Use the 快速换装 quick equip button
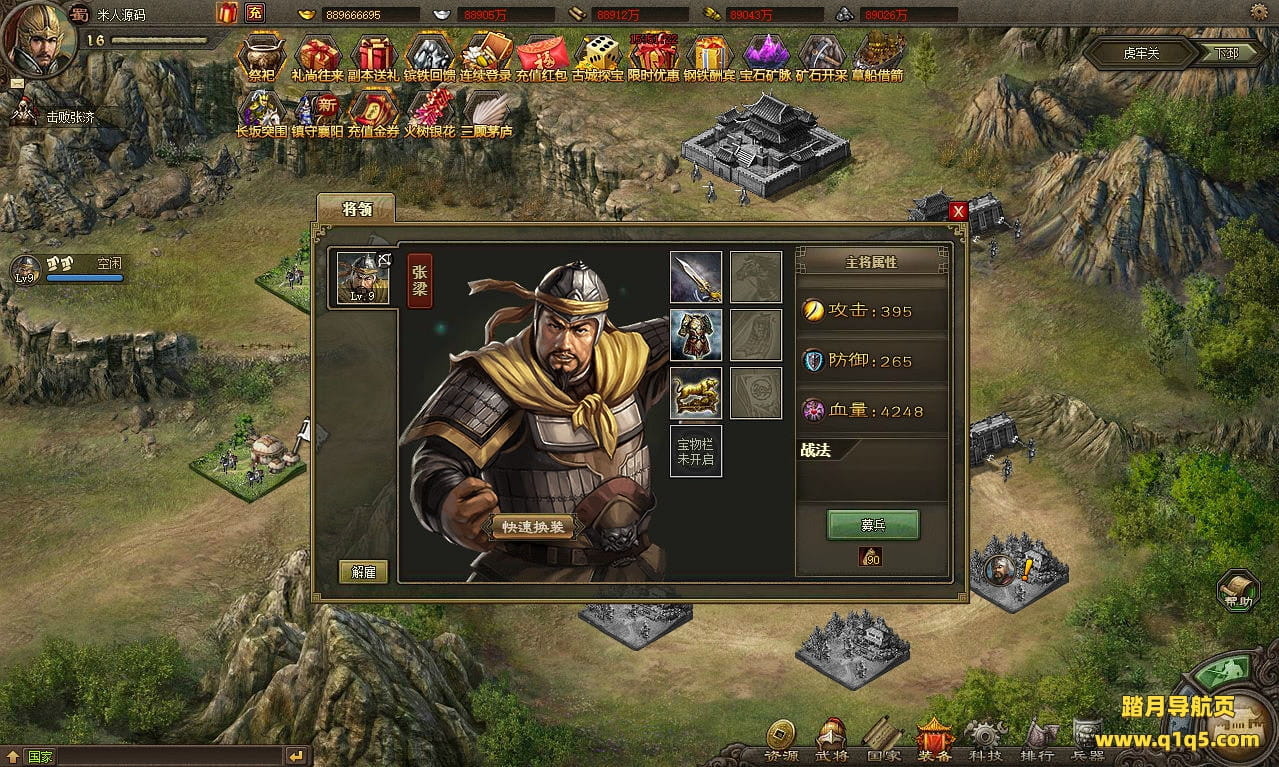 (532, 527)
